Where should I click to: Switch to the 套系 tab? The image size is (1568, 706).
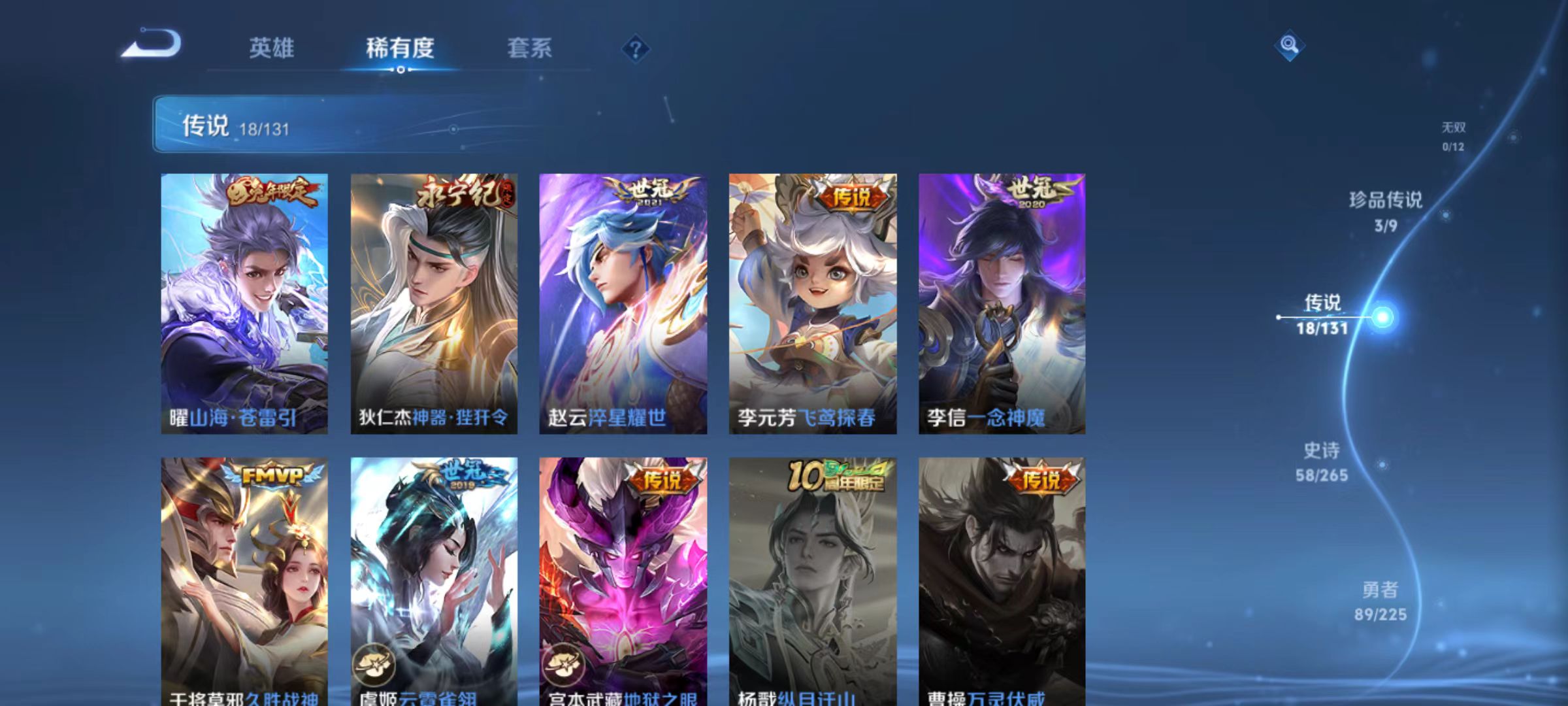pos(531,47)
